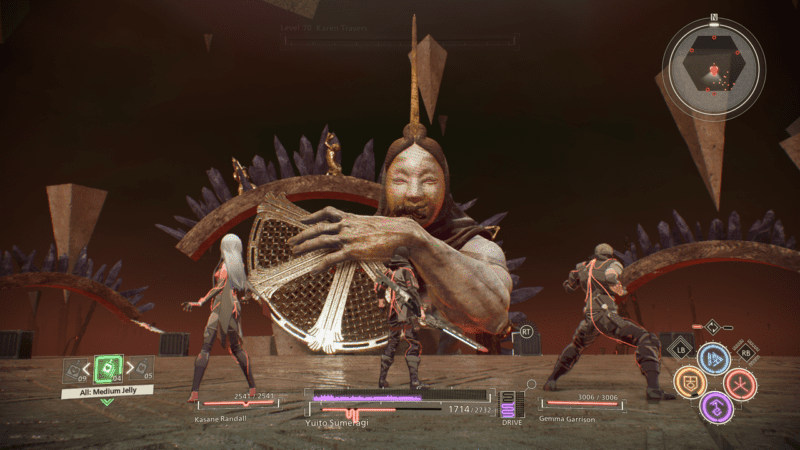Open the circular minimap

tap(714, 68)
